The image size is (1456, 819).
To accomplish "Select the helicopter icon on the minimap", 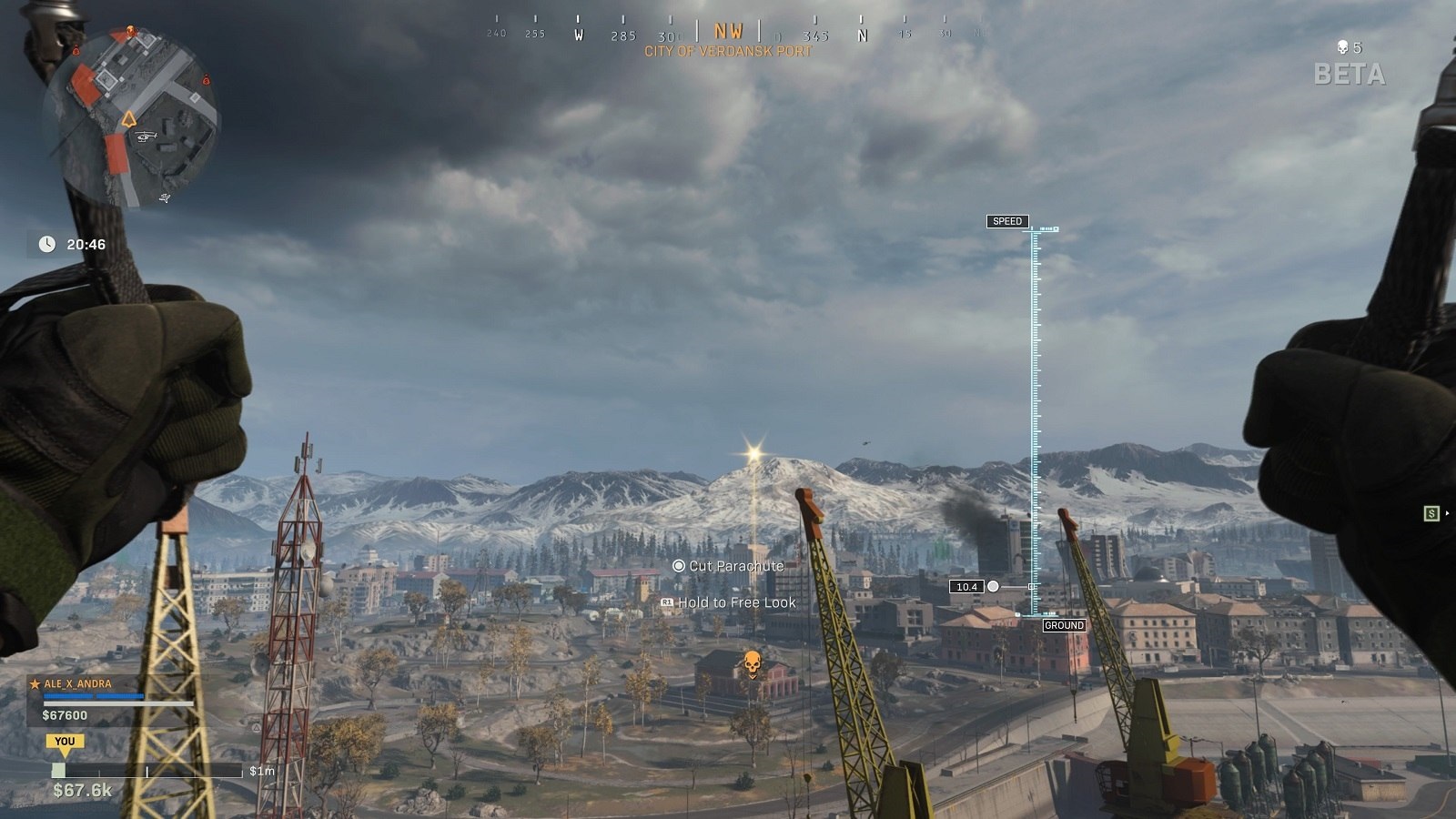I will [x=145, y=136].
